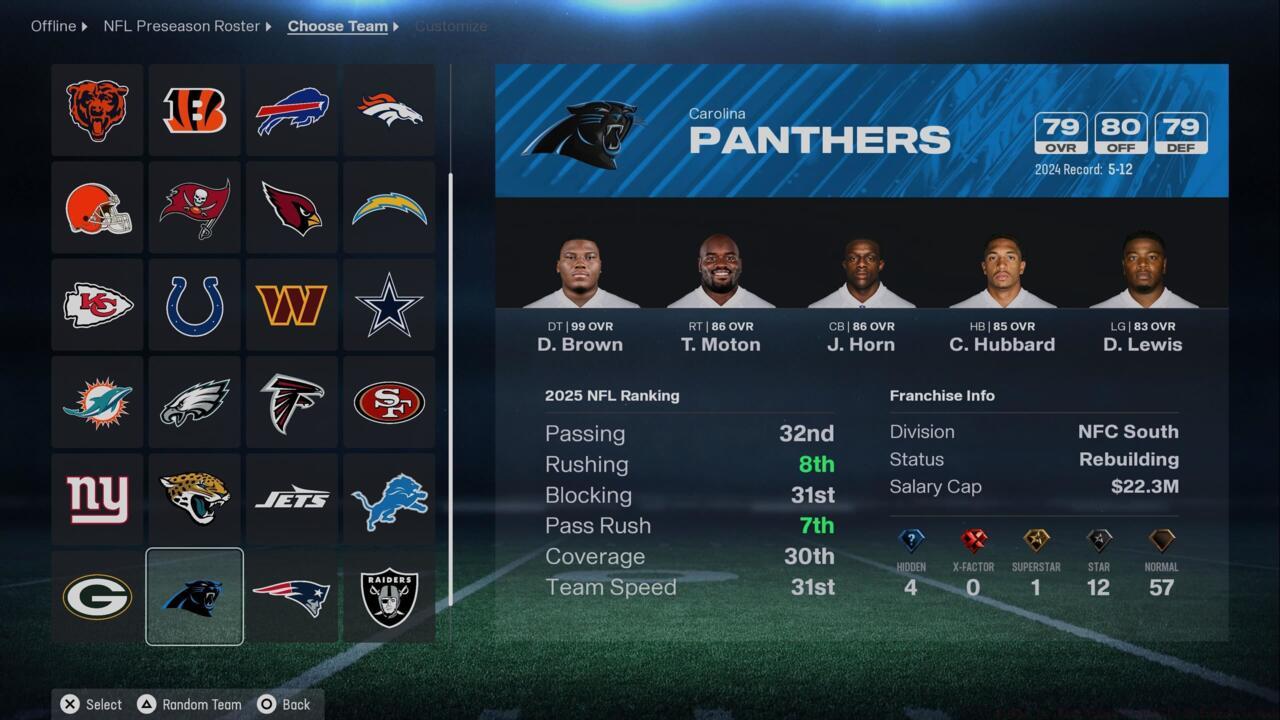Image resolution: width=1280 pixels, height=720 pixels.
Task: Select the Denver Broncos team logo
Action: pyautogui.click(x=388, y=110)
